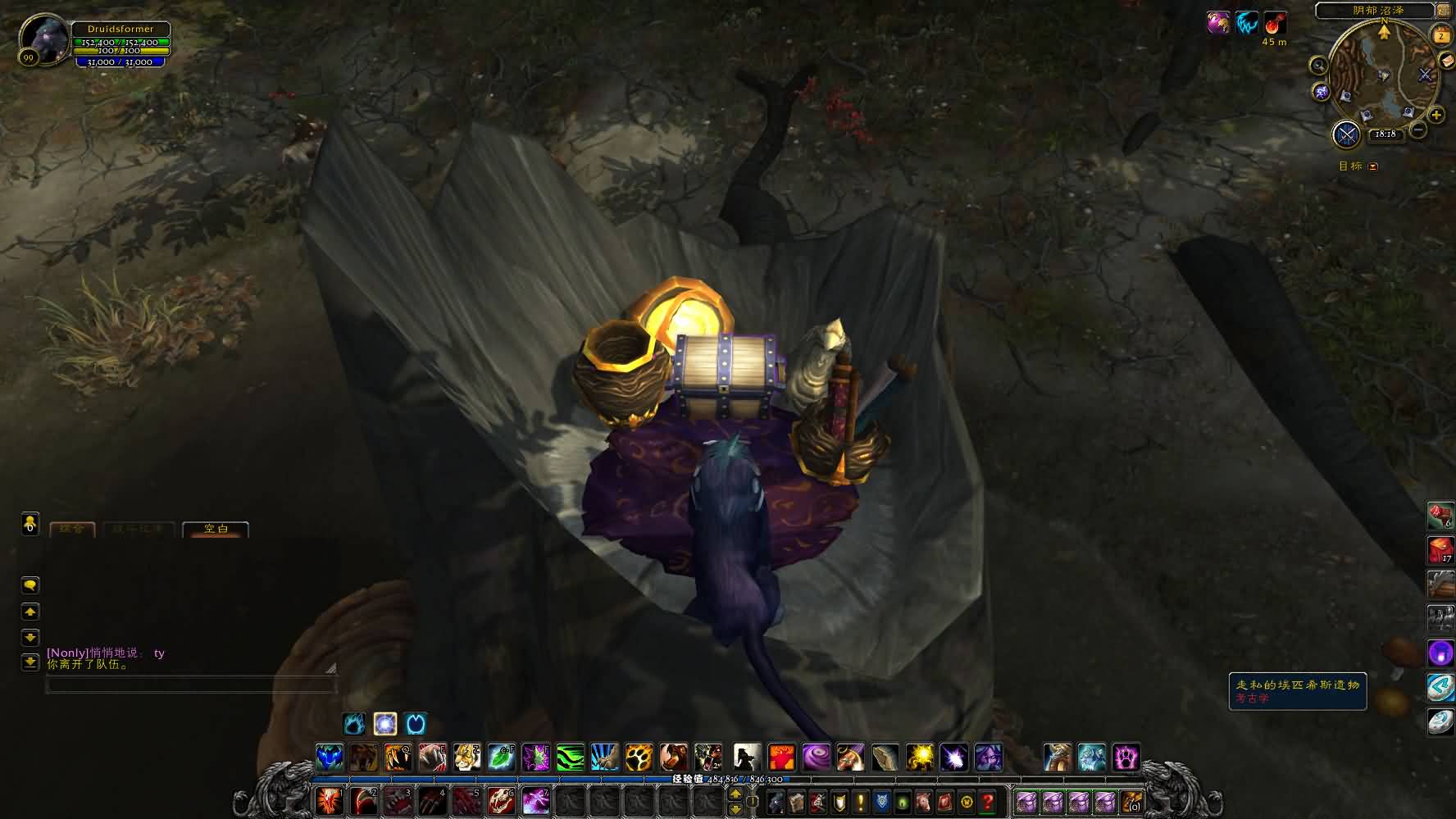Open the red question mark help button

pyautogui.click(x=988, y=801)
